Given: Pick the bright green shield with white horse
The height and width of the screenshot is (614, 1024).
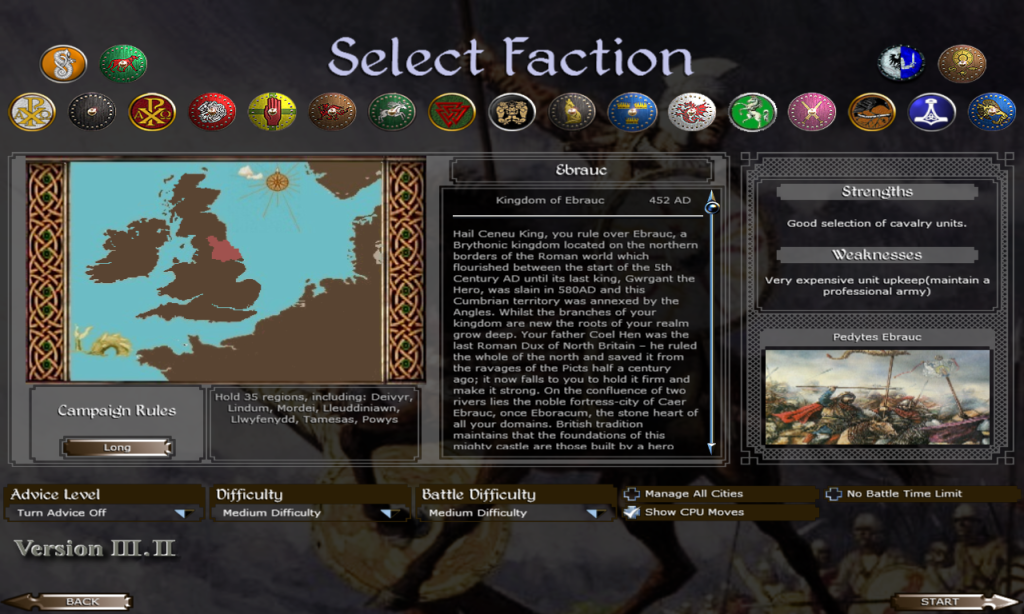Looking at the screenshot, I should tap(752, 112).
